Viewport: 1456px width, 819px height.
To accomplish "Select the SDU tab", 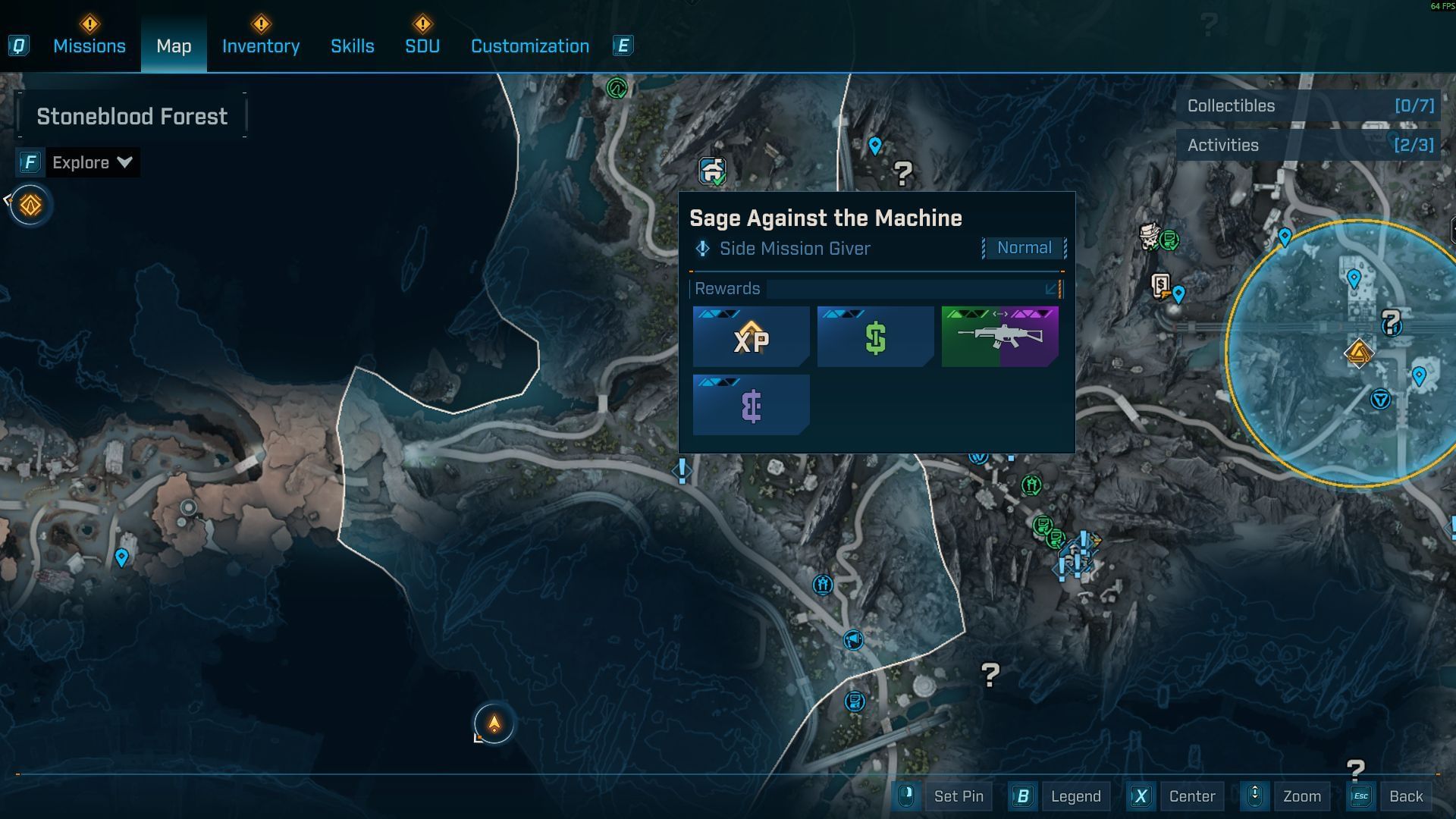I will pyautogui.click(x=422, y=46).
